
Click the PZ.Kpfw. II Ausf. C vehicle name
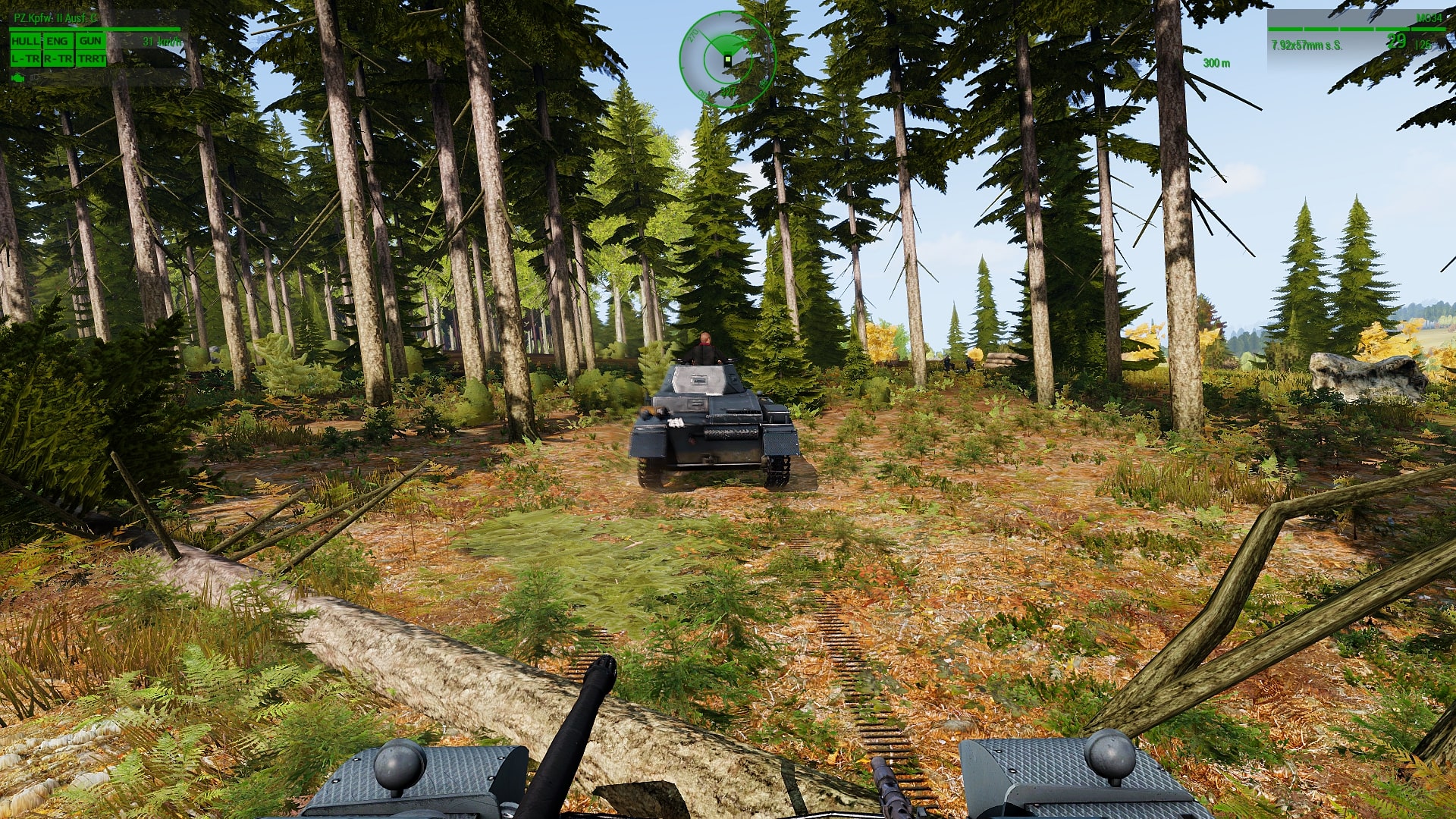(x=55, y=17)
